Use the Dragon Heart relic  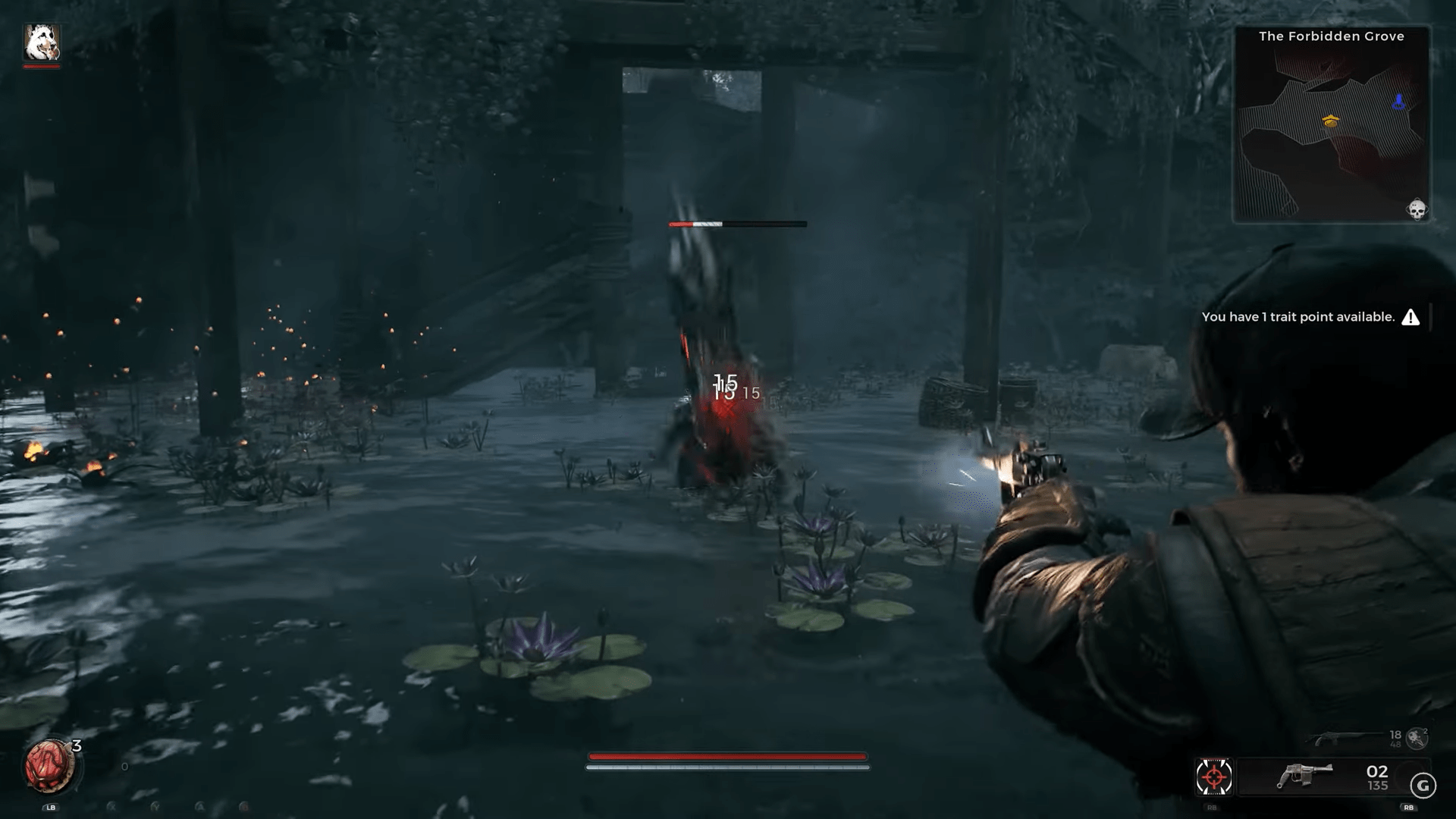(49, 766)
